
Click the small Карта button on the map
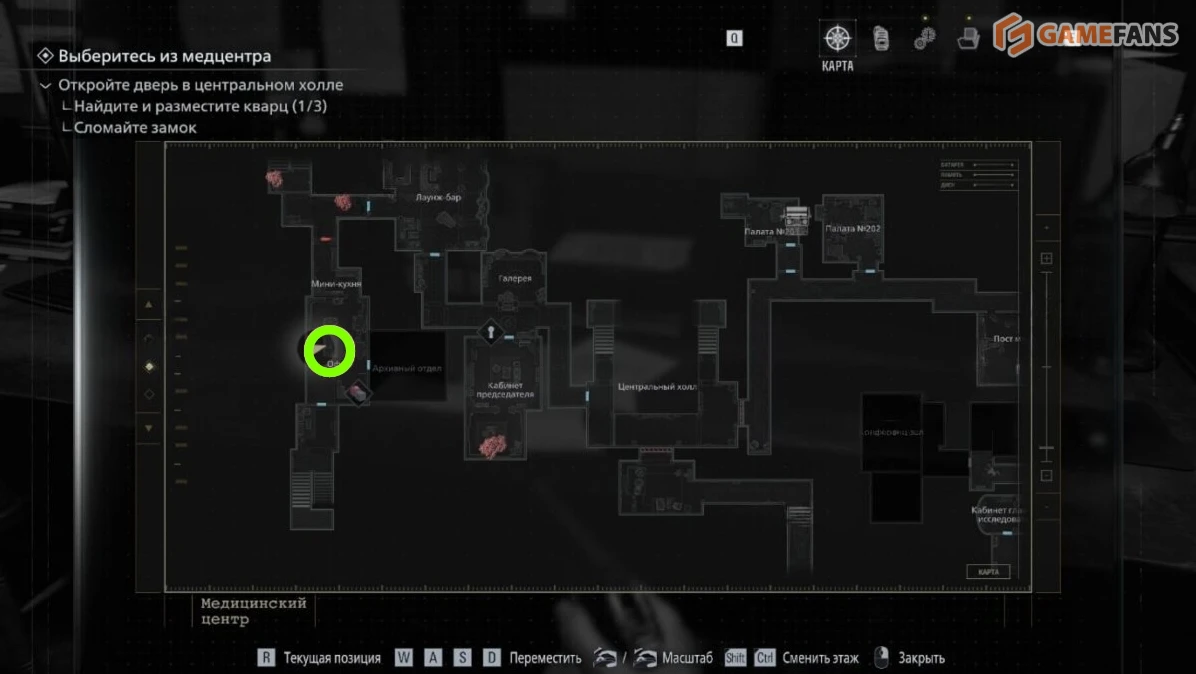pyautogui.click(x=988, y=572)
